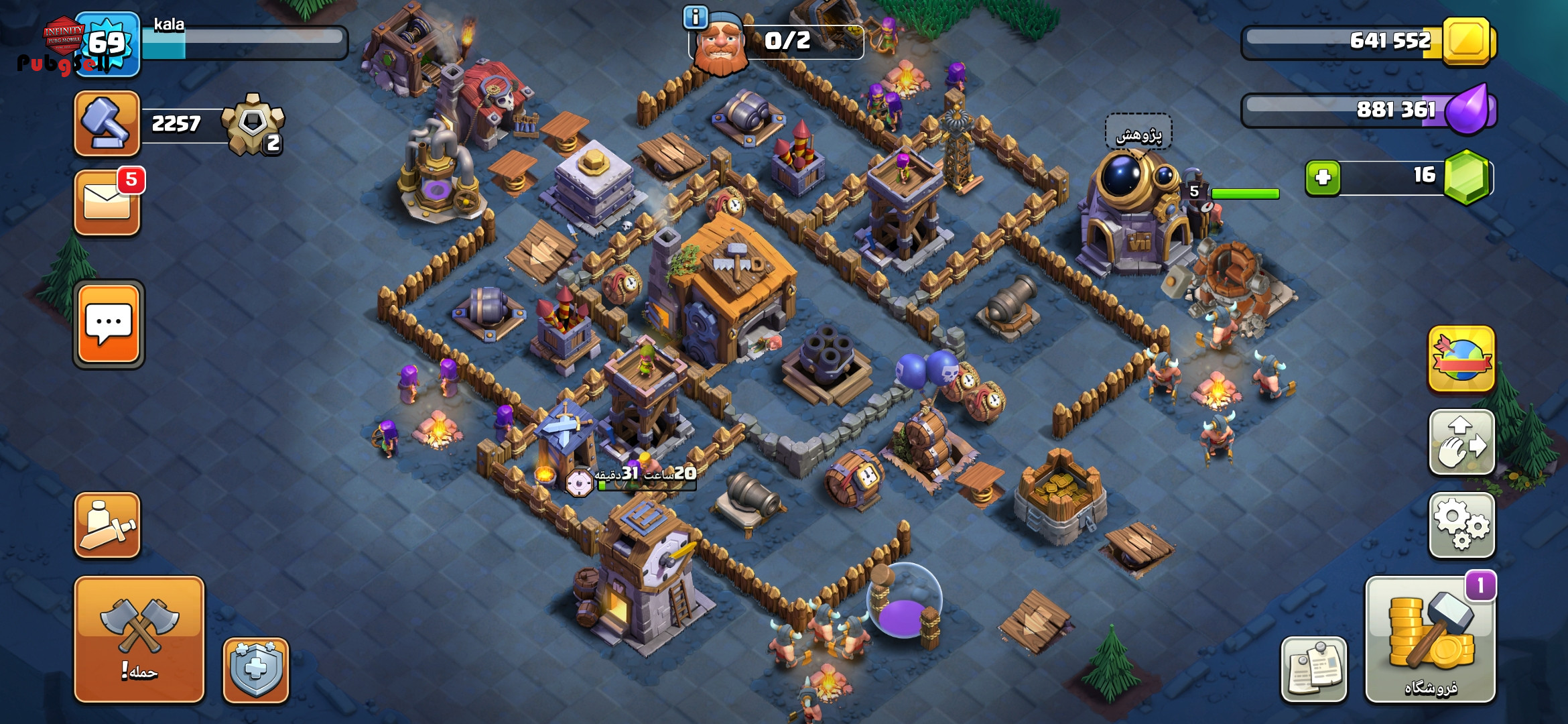Open the hammer trophy ranking button

(107, 123)
